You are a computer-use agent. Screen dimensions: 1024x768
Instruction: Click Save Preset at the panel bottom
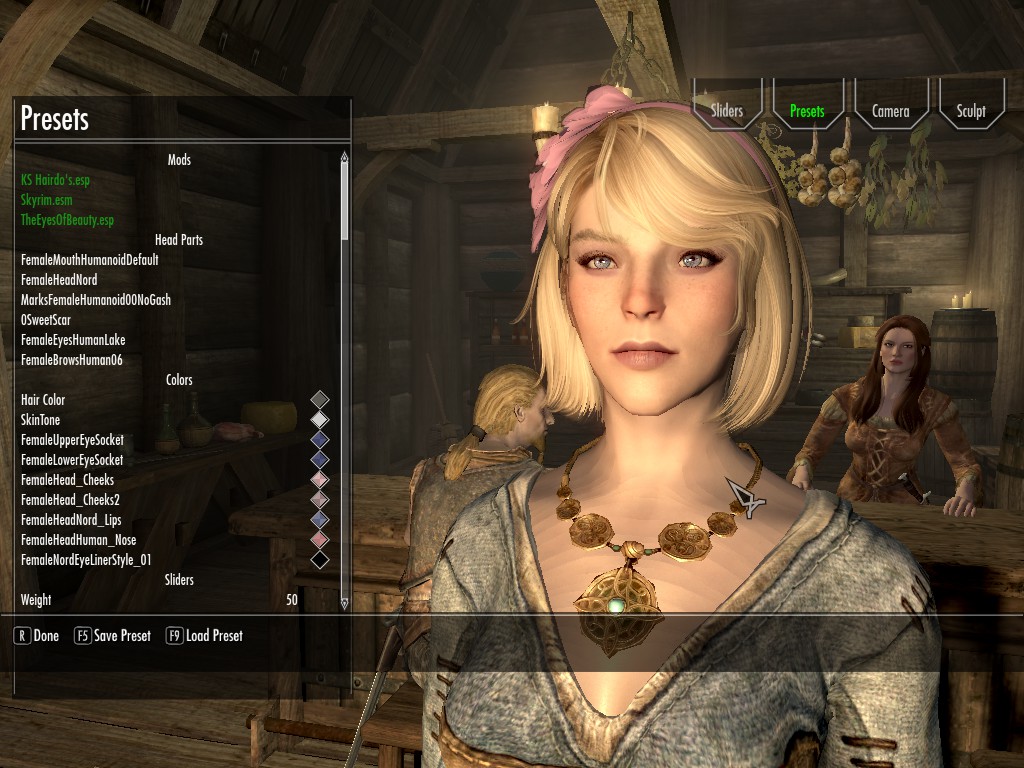pyautogui.click(x=113, y=636)
